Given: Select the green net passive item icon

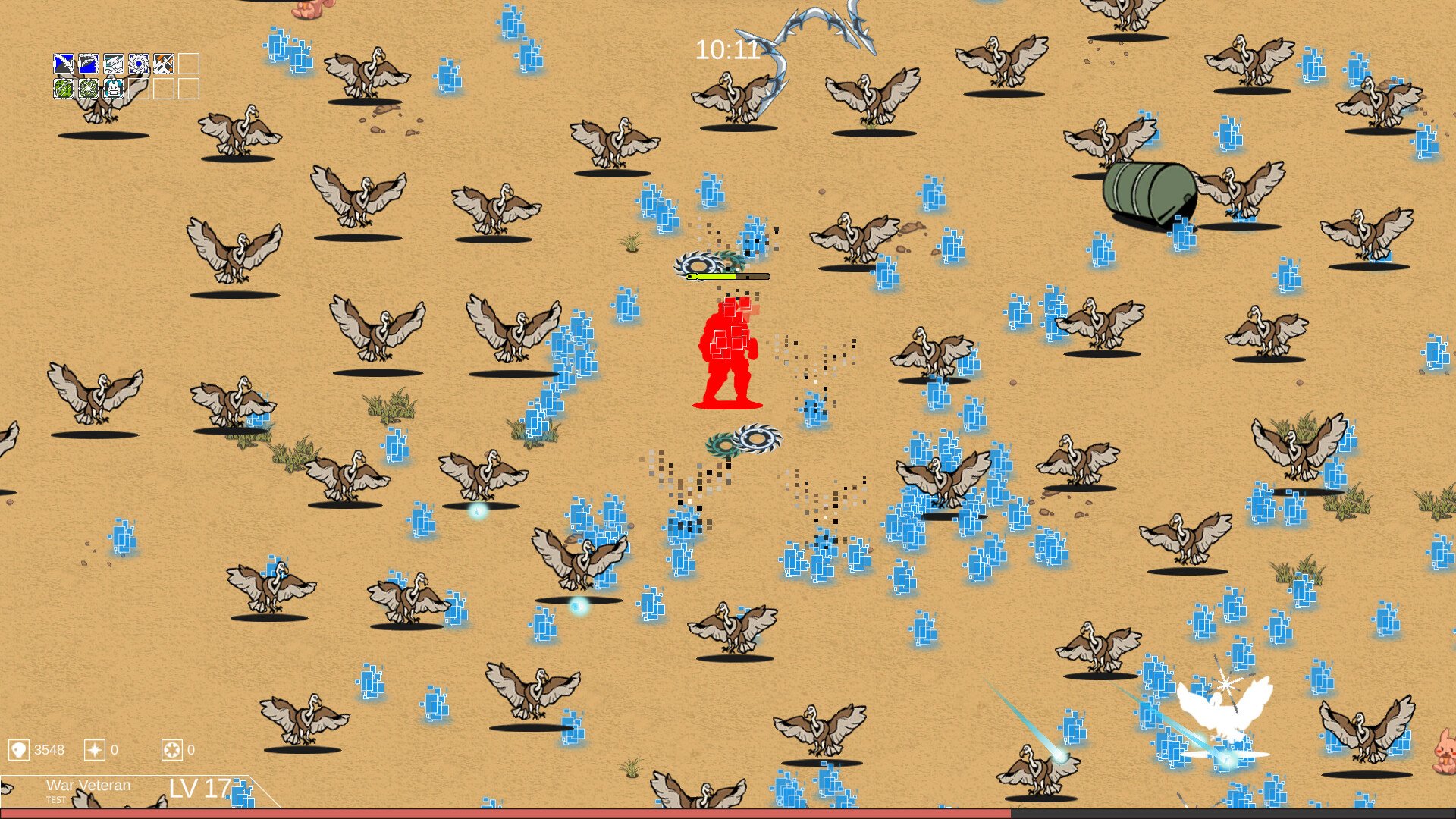Looking at the screenshot, I should coord(64,89).
